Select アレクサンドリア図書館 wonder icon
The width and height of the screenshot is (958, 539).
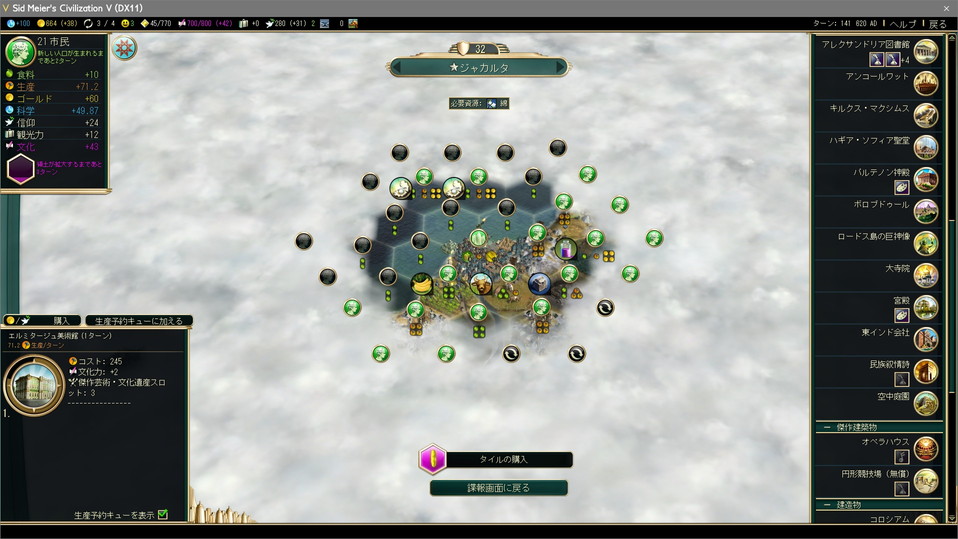pyautogui.click(x=926, y=51)
